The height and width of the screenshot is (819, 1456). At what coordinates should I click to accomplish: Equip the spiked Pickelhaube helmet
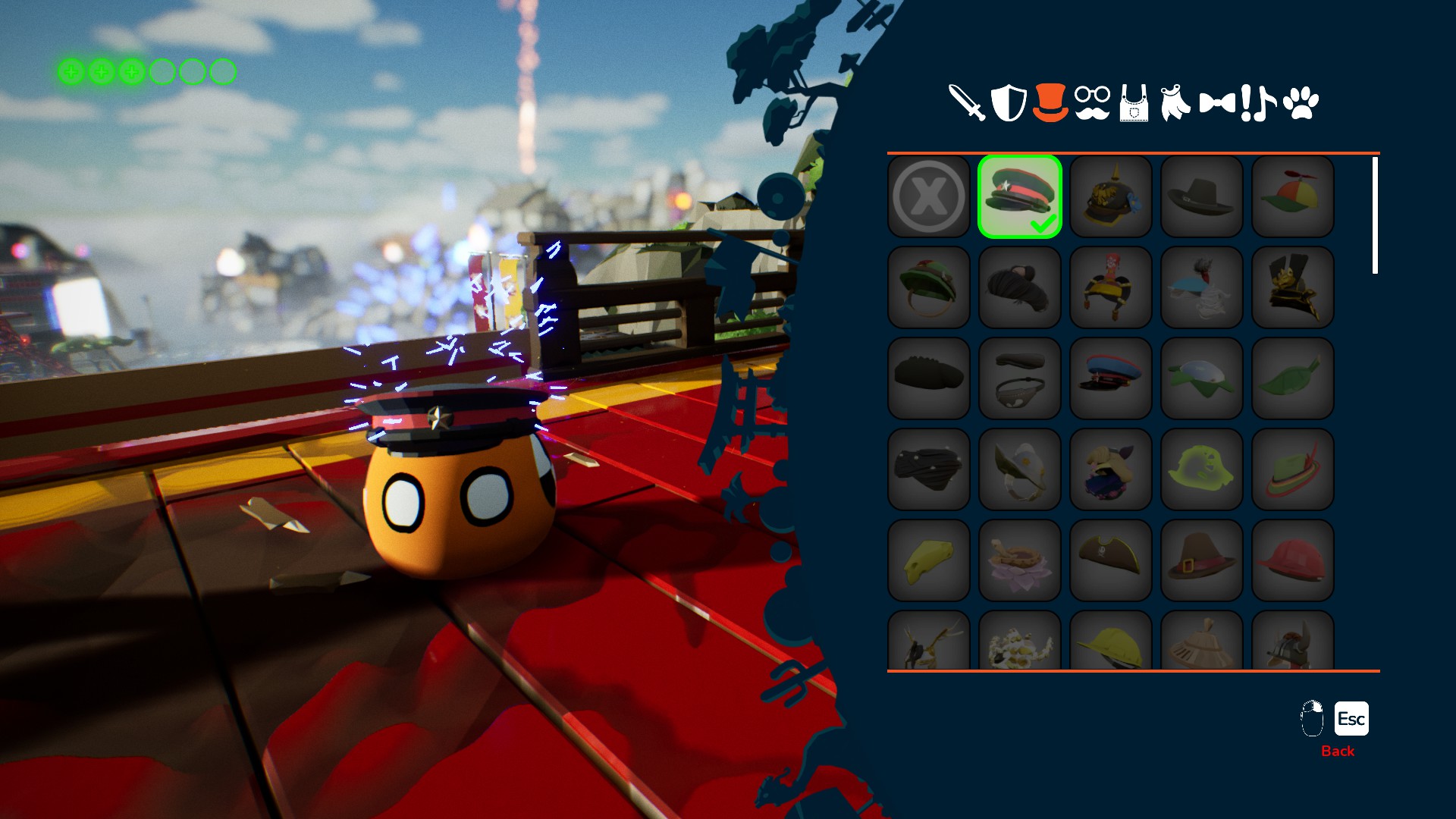tap(1111, 196)
